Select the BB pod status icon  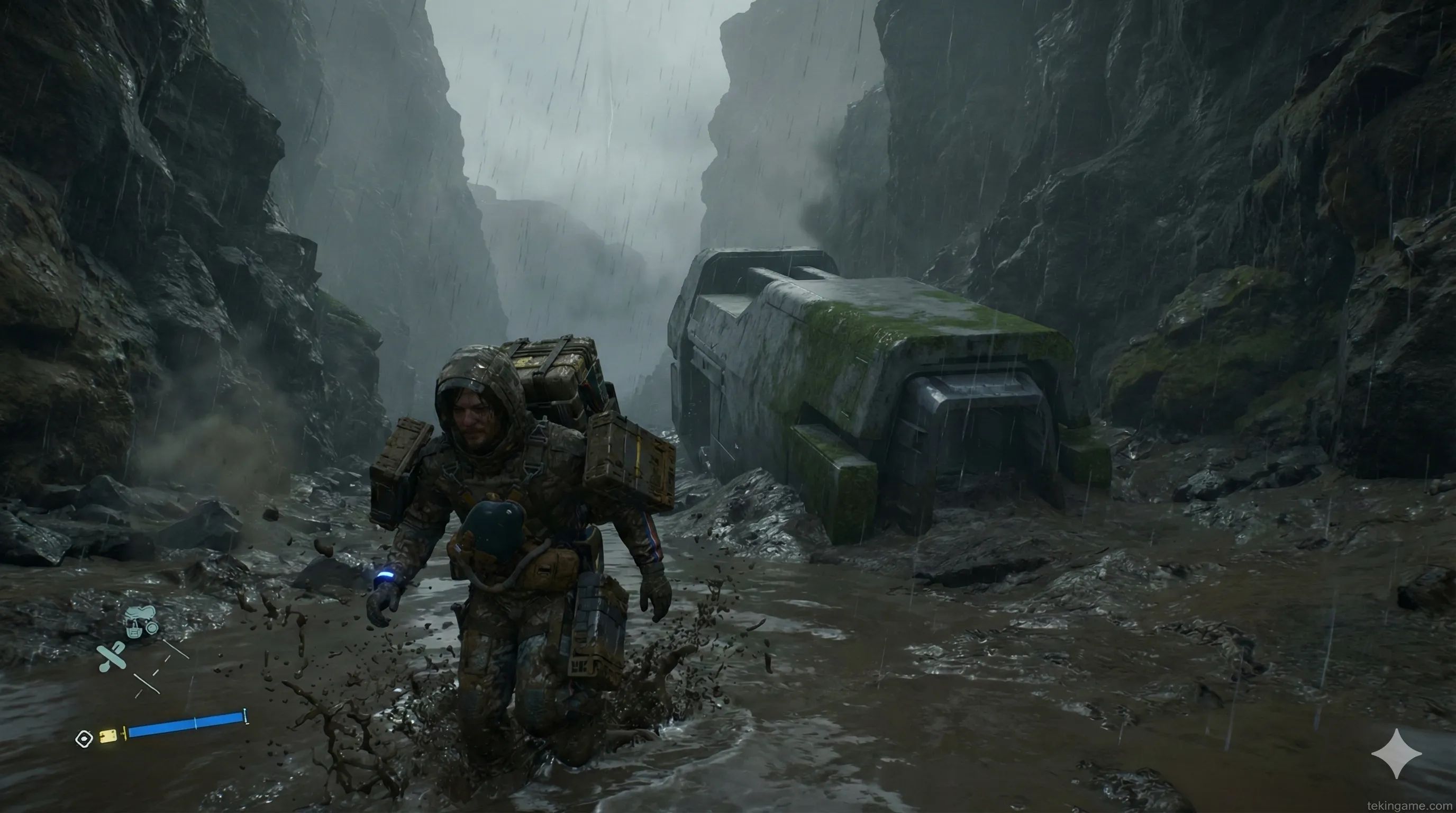(140, 621)
